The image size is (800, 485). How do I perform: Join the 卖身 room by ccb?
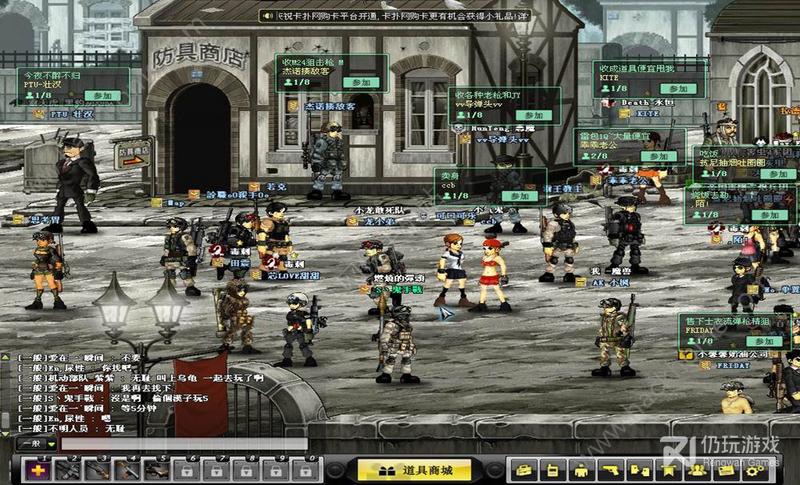519,198
